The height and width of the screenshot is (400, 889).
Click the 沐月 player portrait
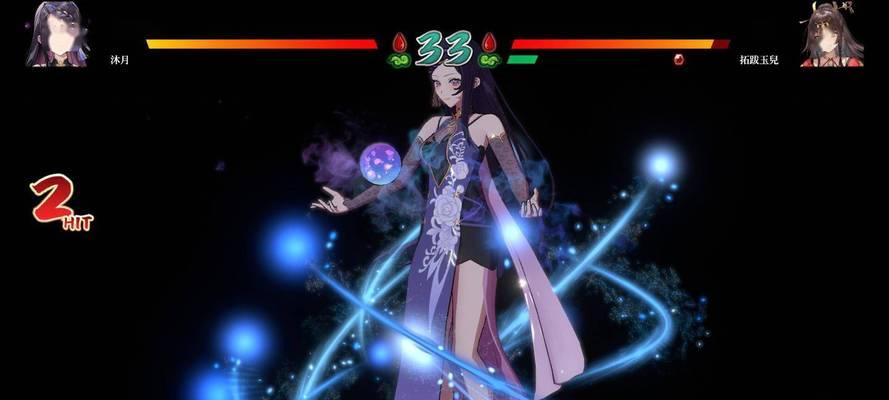56,34
